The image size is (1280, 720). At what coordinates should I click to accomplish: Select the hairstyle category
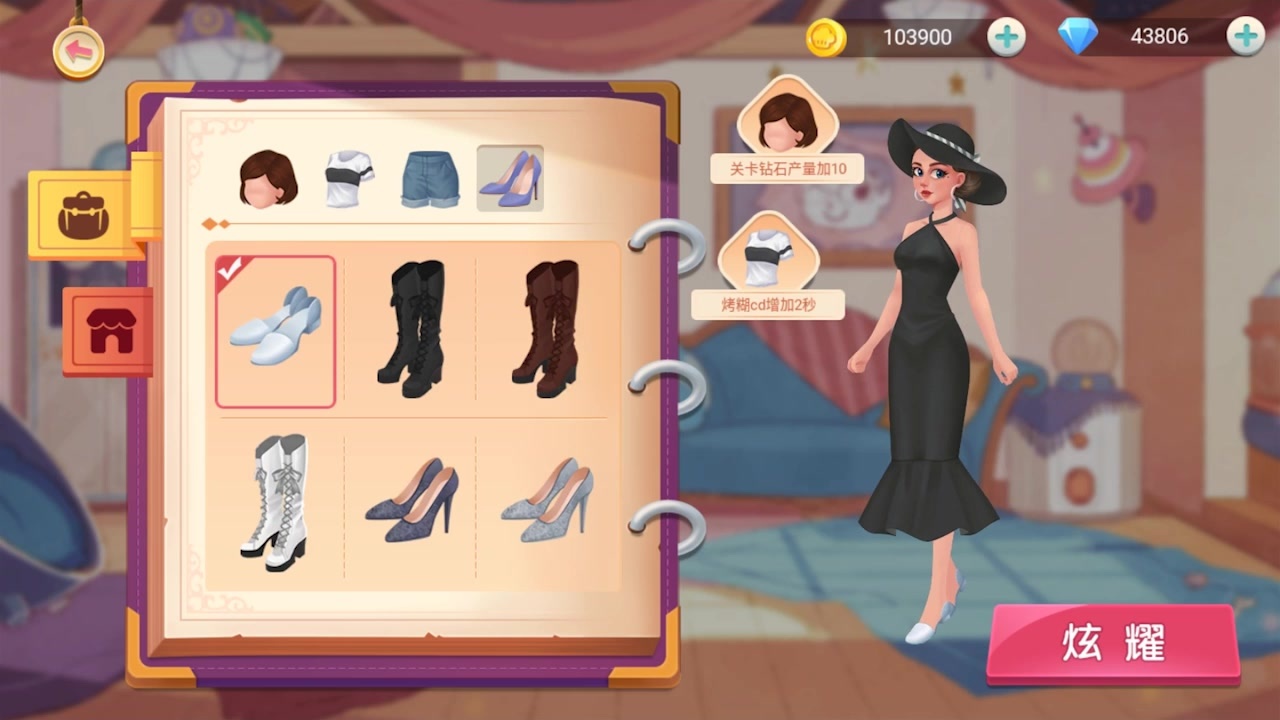pyautogui.click(x=268, y=179)
